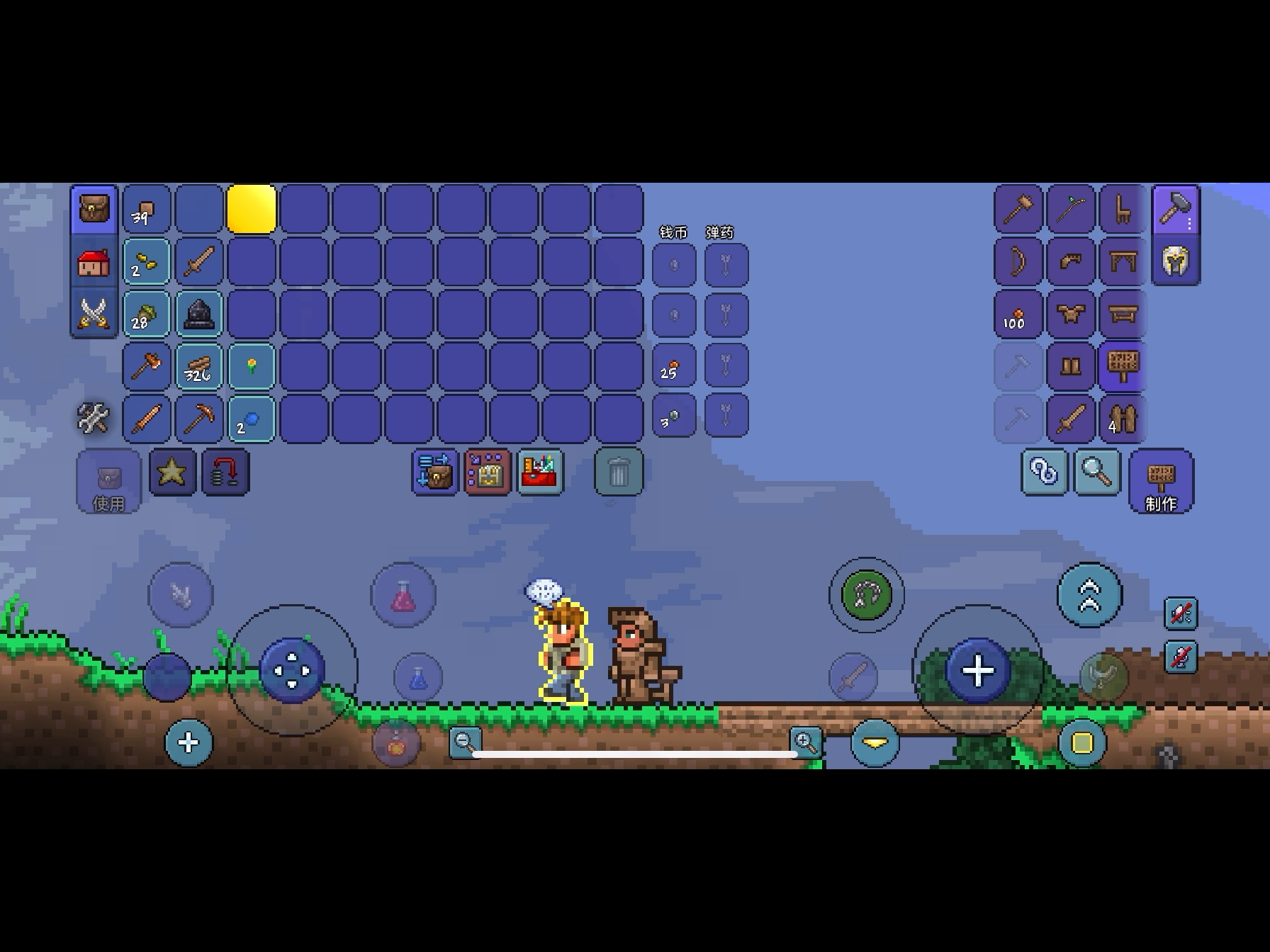Screen dimensions: 1270x952
Task: Open the crafting search magnifying glass
Action: pyautogui.click(x=1096, y=472)
